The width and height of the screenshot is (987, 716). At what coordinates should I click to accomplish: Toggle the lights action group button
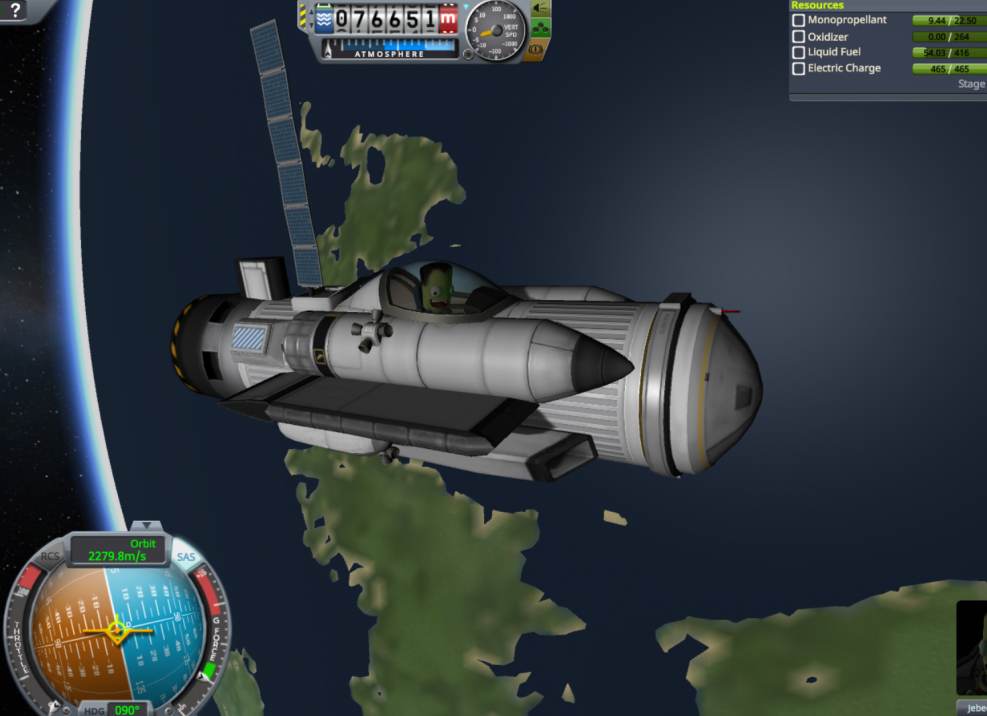pyautogui.click(x=540, y=9)
